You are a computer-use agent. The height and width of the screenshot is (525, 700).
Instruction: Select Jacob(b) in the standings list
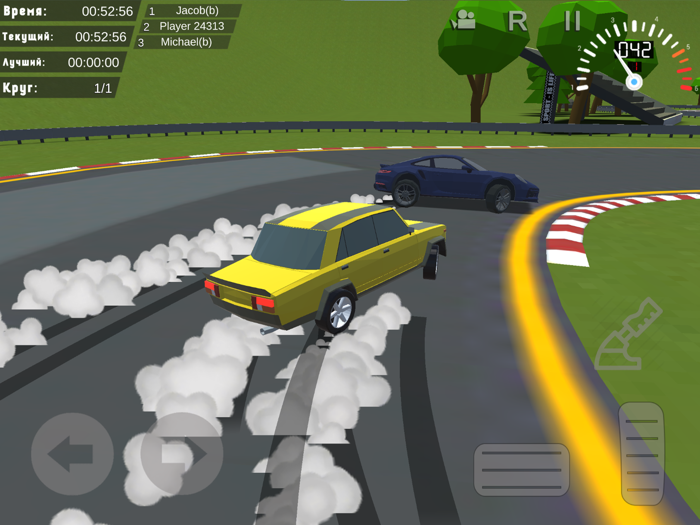coord(196,11)
